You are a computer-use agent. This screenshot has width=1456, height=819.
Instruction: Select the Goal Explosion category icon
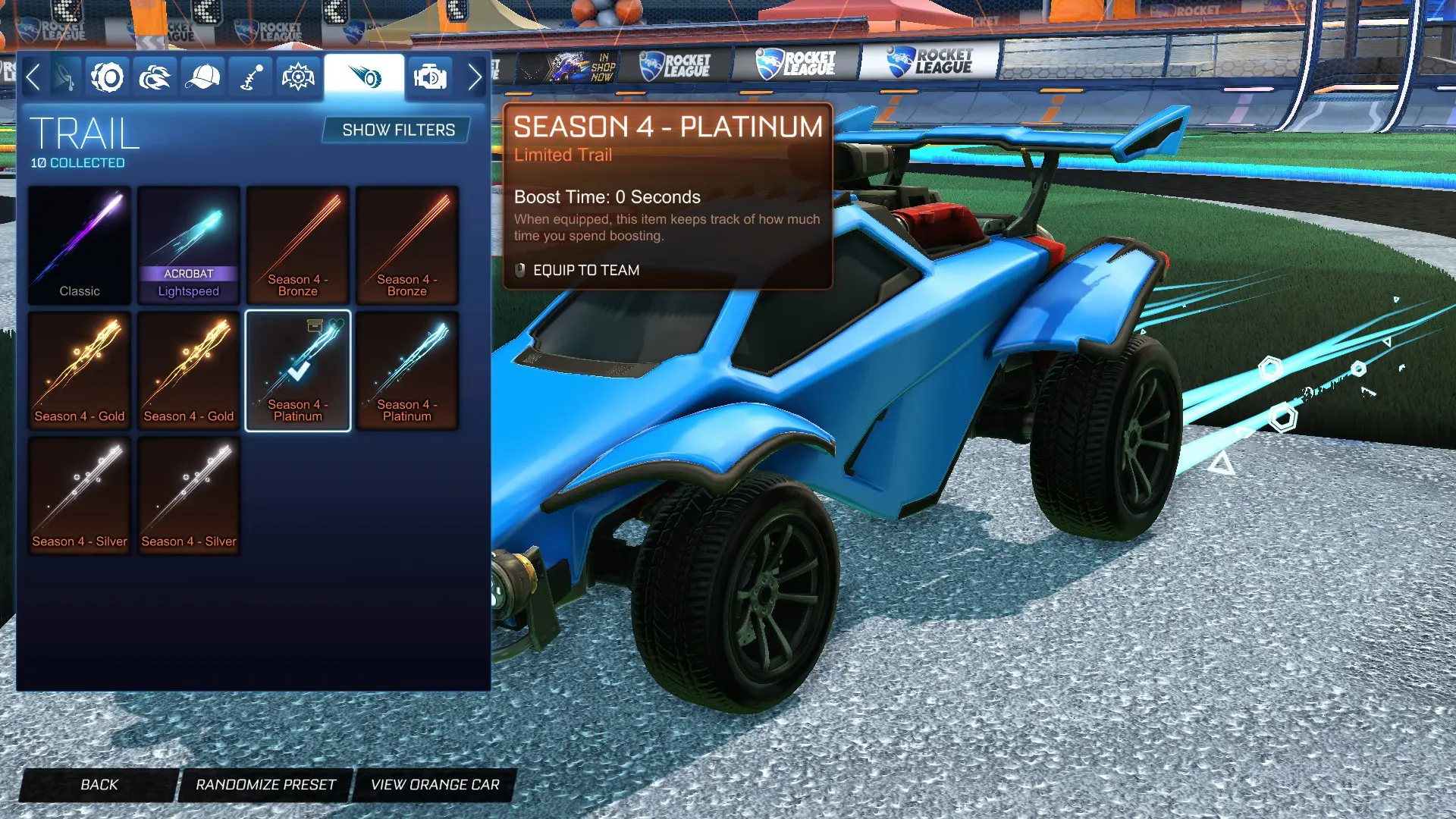(297, 75)
